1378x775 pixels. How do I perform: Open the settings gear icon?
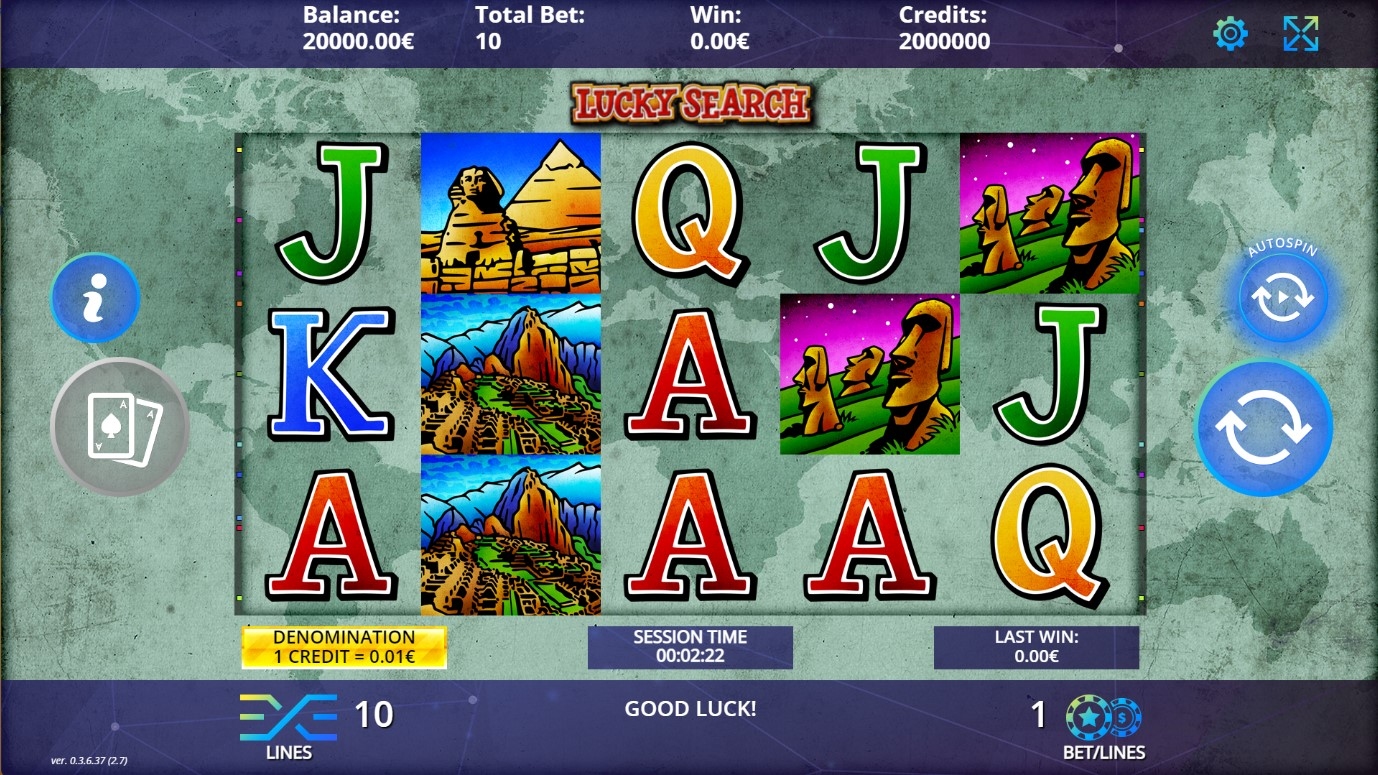coord(1229,34)
